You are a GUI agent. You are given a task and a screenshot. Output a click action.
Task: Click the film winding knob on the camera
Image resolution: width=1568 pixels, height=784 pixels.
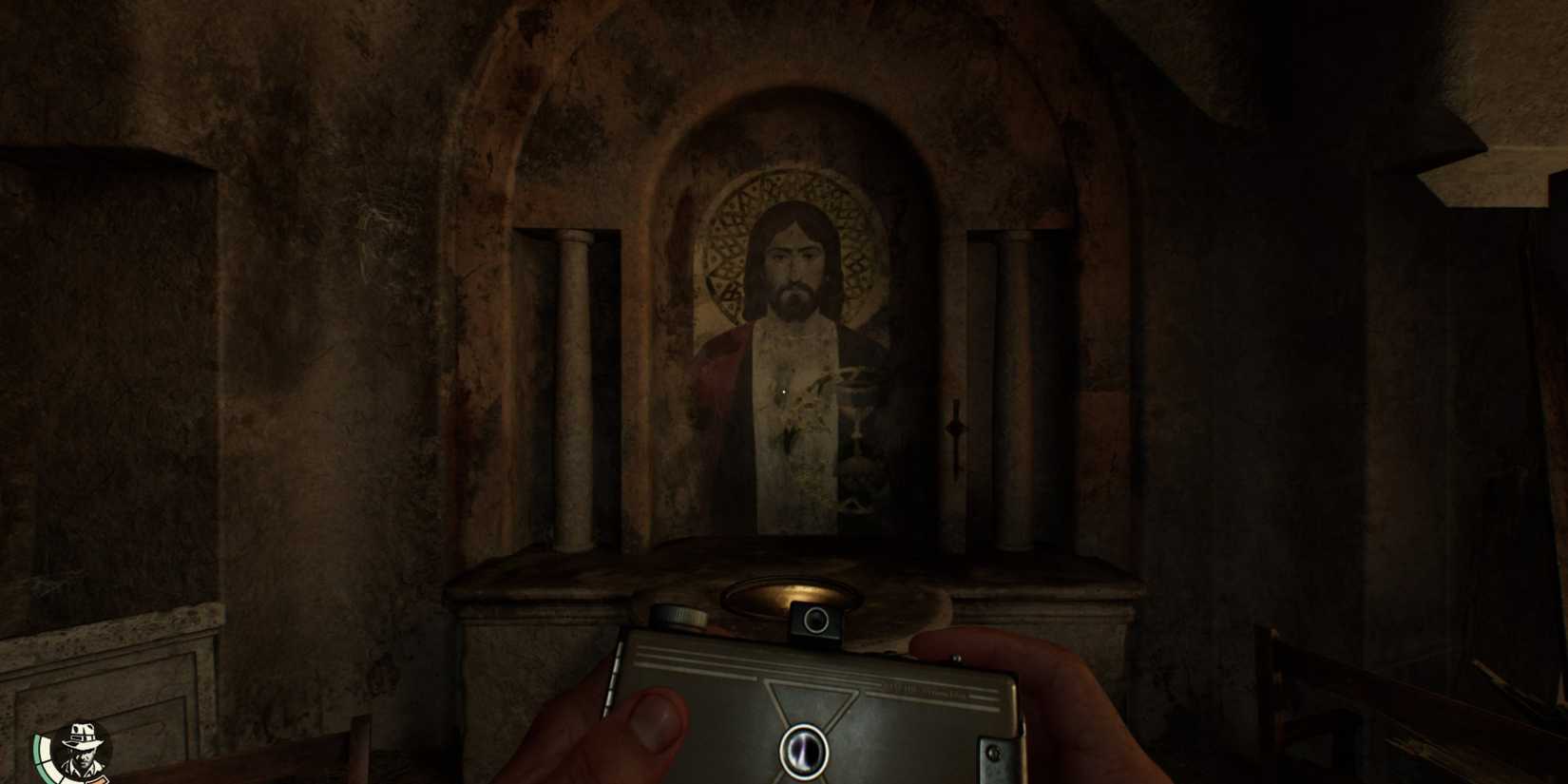(677, 615)
